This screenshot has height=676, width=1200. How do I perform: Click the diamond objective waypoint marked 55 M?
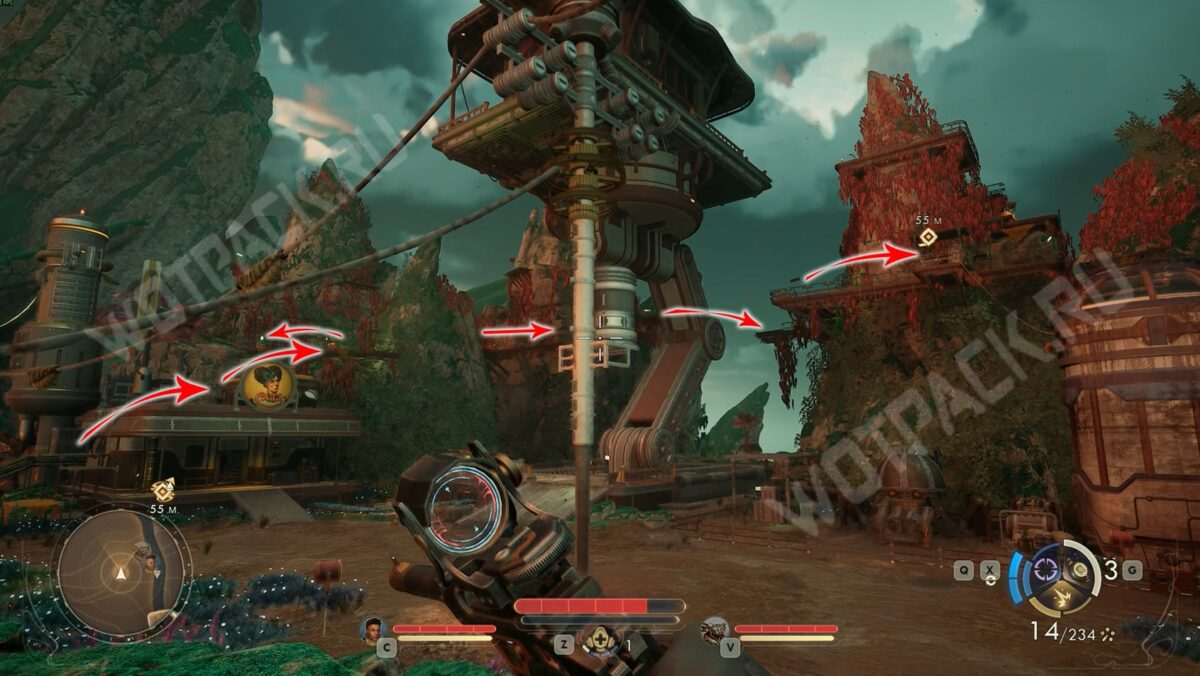pos(928,237)
